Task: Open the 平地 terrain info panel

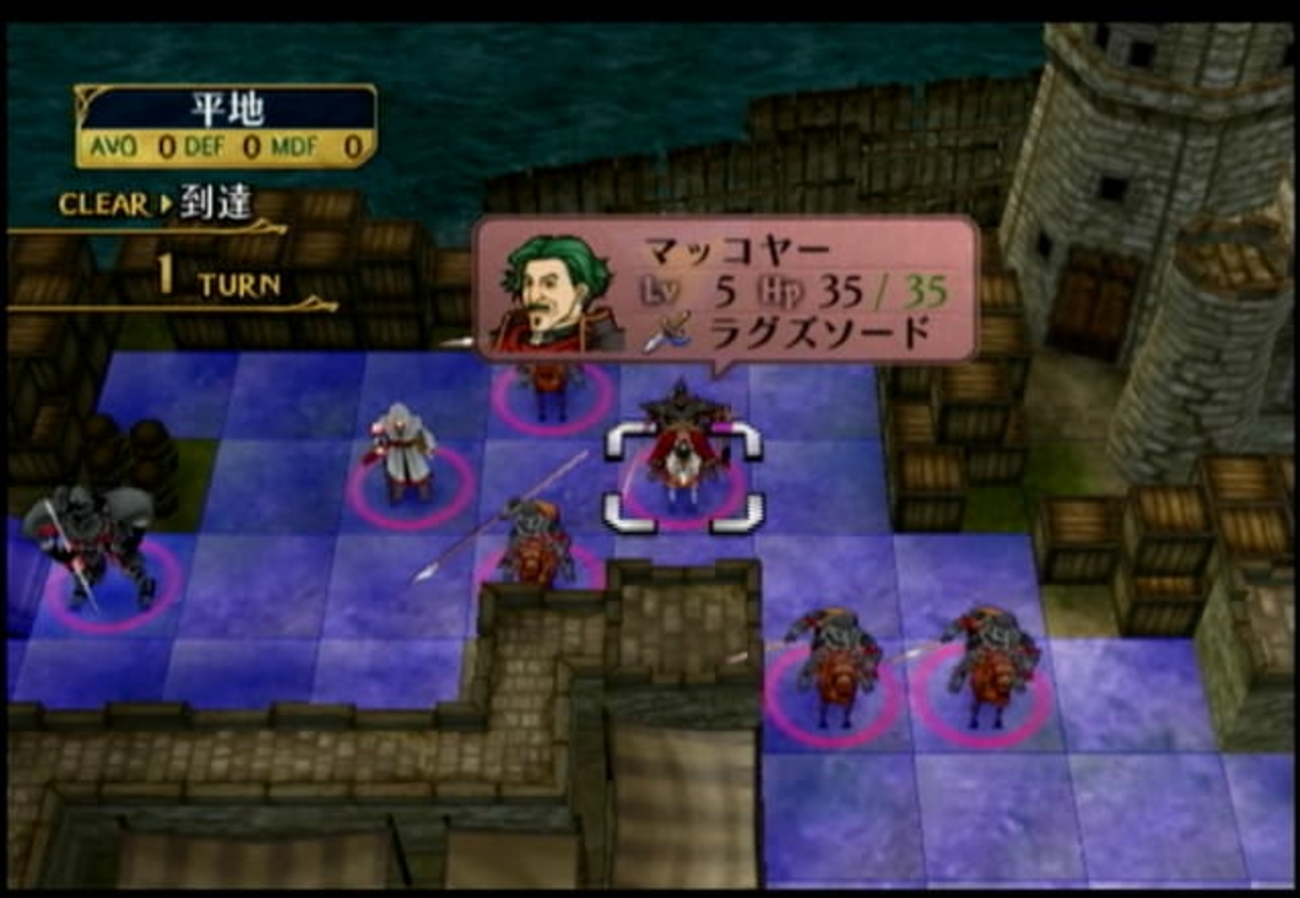Action: tap(226, 126)
